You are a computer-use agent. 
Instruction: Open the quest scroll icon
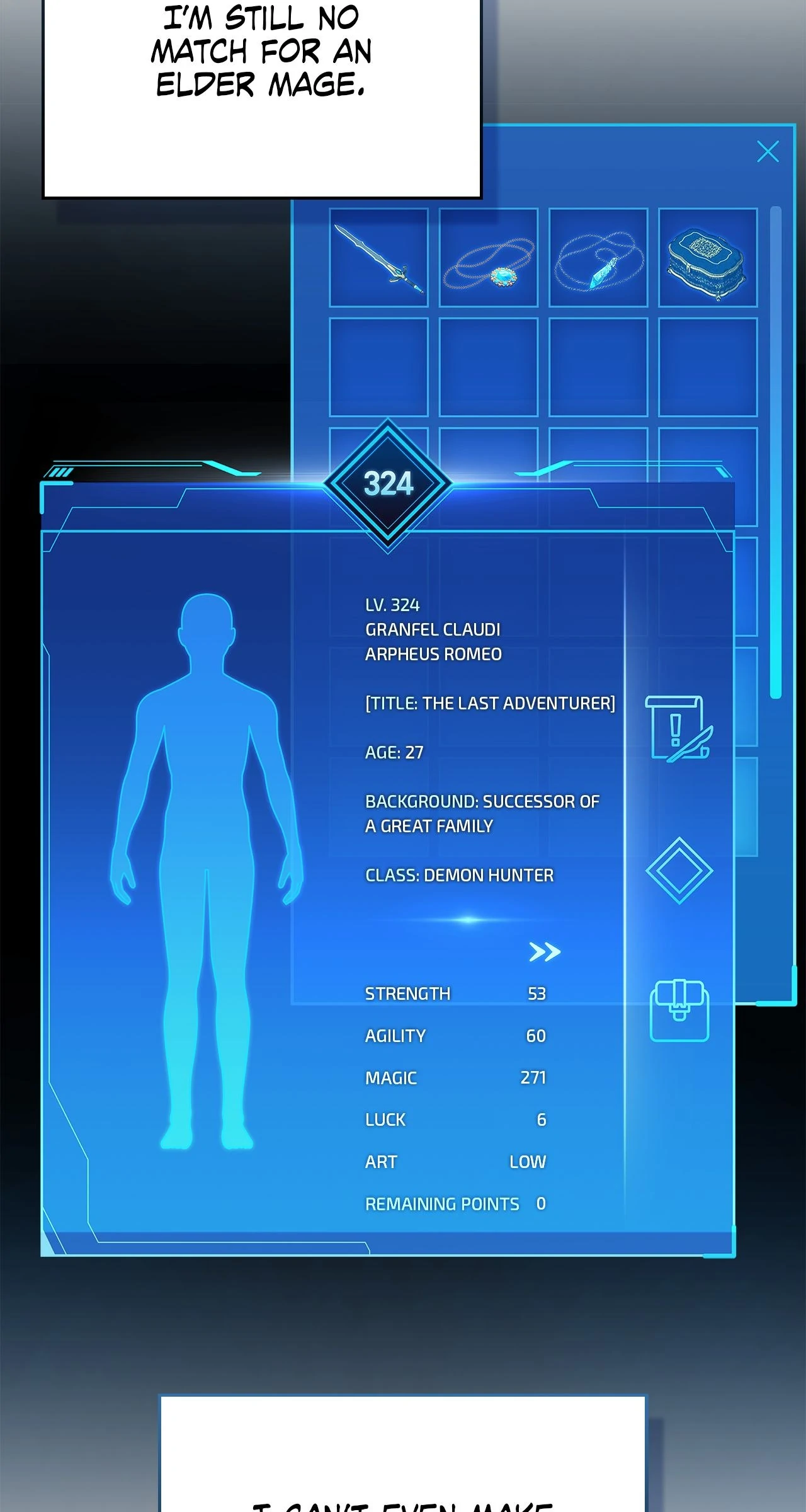coord(679,728)
